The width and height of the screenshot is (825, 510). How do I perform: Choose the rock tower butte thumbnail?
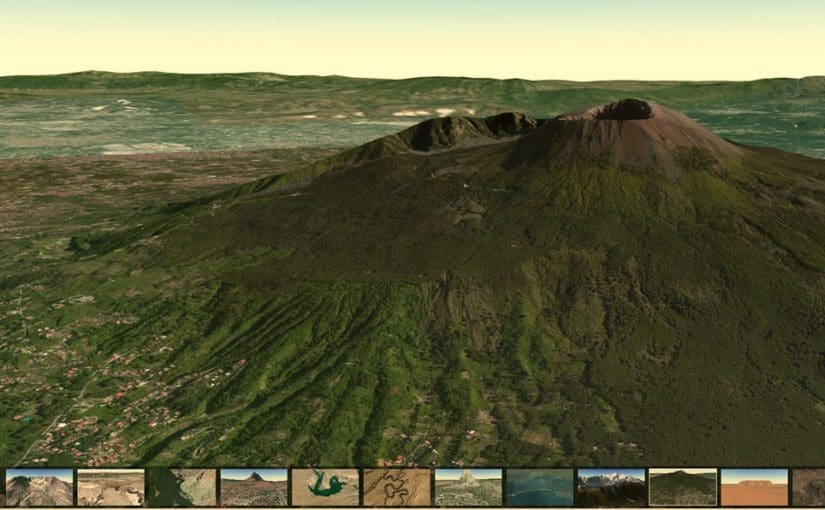click(468, 487)
